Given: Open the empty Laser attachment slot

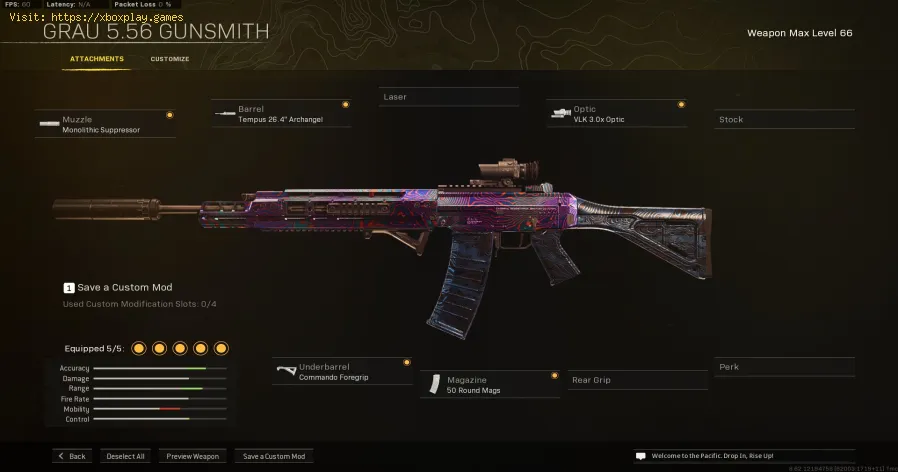Looking at the screenshot, I should coord(449,97).
